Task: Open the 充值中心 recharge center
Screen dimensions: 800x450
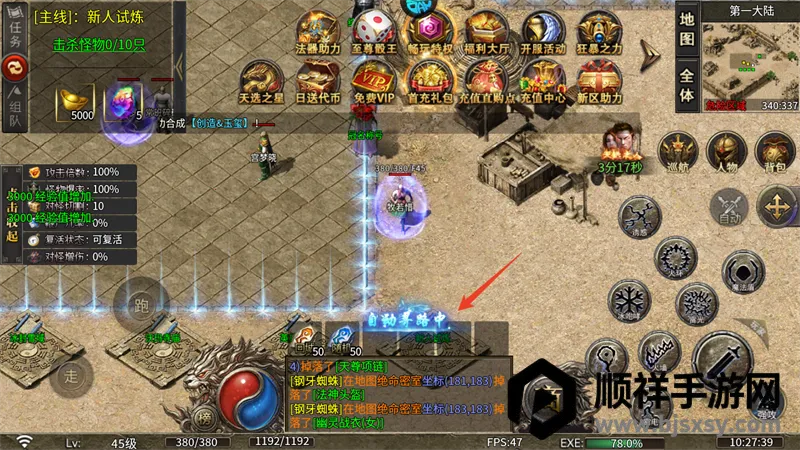Action: pyautogui.click(x=543, y=82)
